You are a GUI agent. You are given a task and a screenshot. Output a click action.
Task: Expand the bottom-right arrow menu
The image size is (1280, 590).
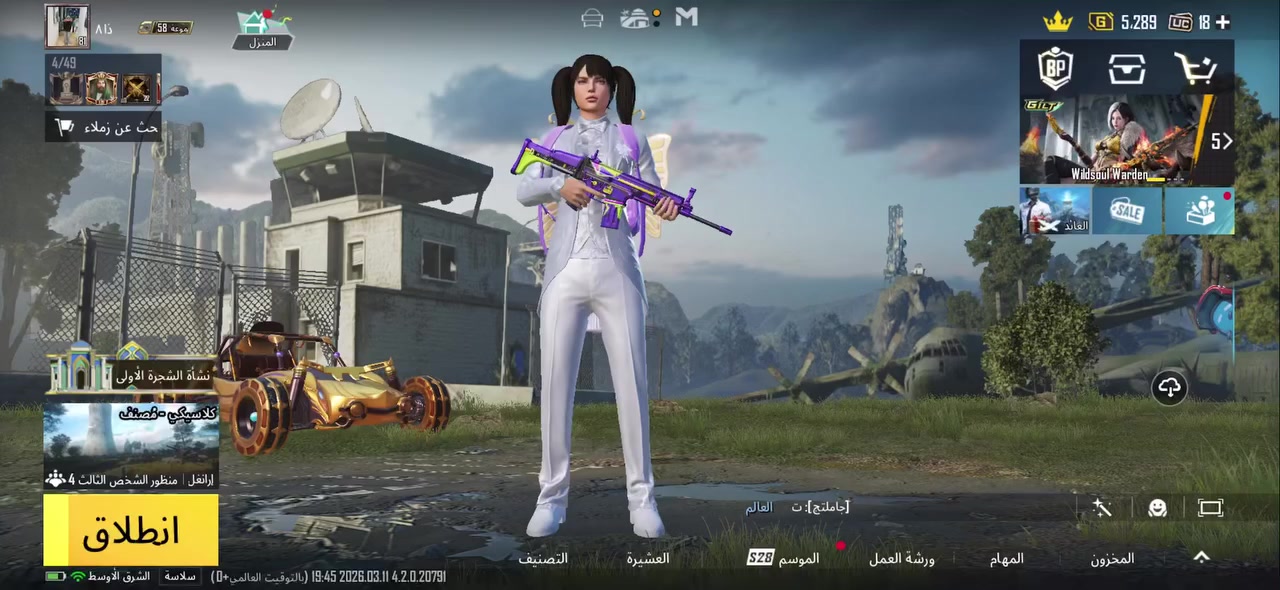click(1202, 558)
